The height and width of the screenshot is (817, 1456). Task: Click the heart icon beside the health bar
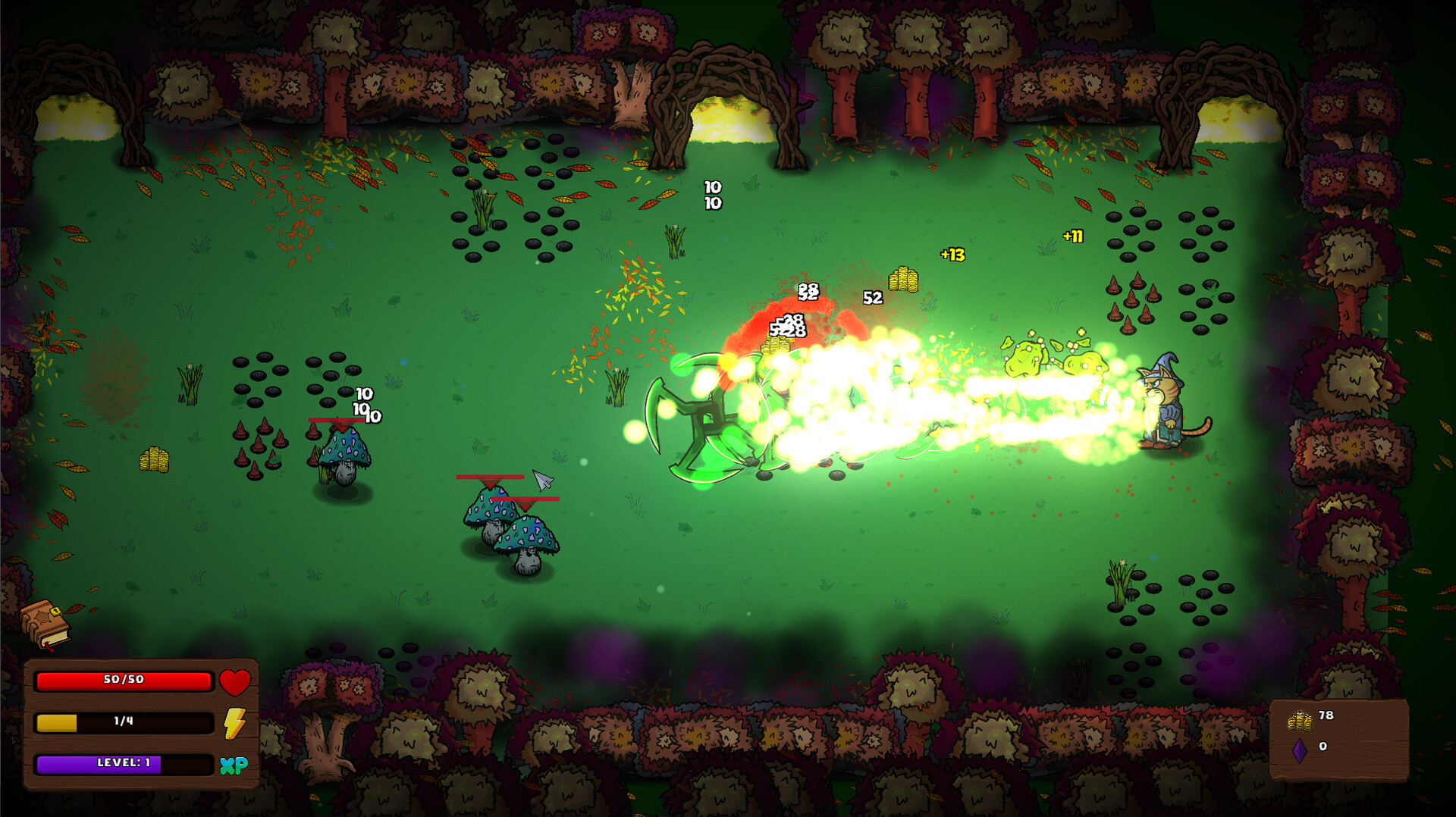pyautogui.click(x=236, y=682)
